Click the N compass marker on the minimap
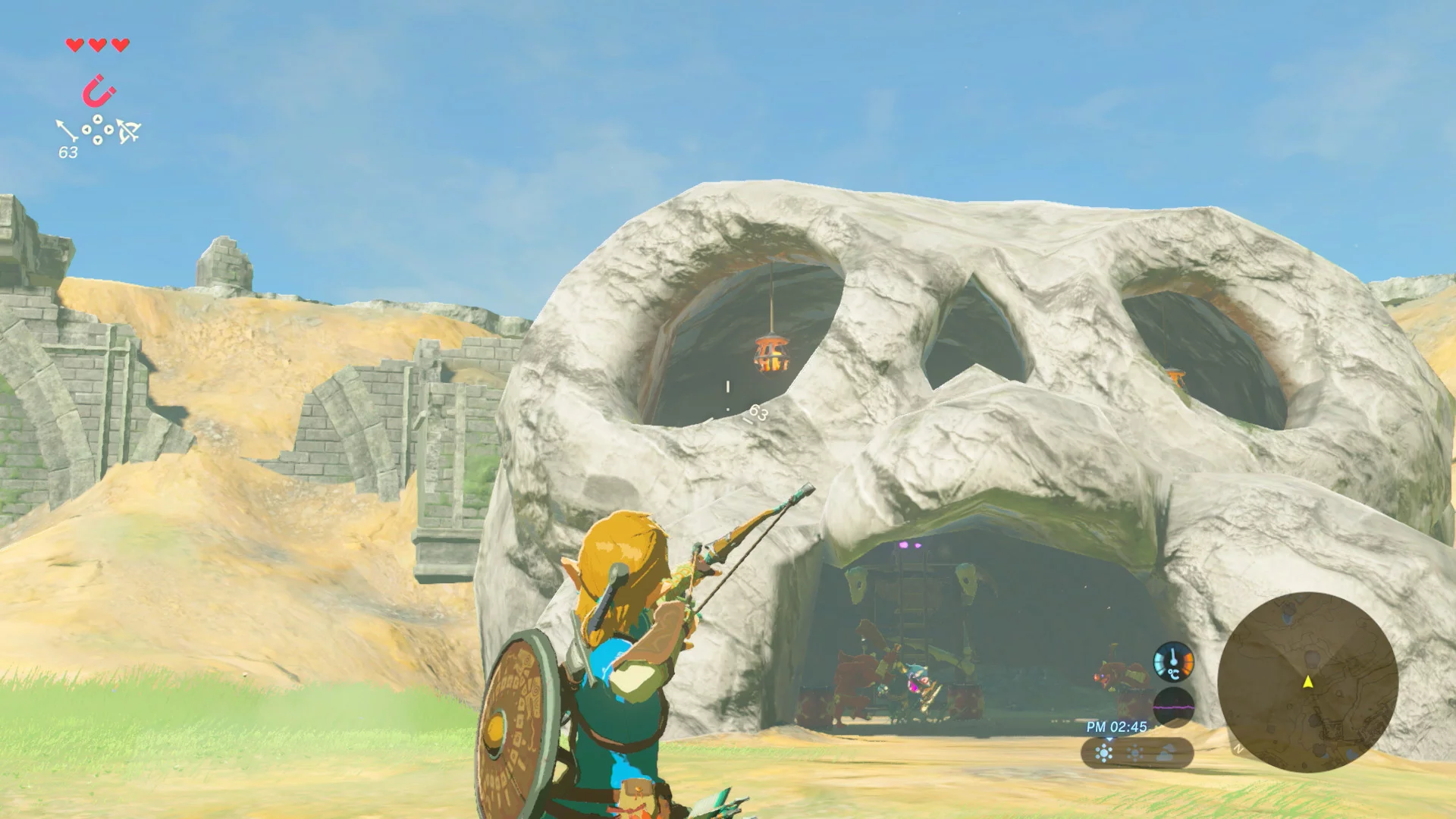Viewport: 1456px width, 819px height. [x=1239, y=748]
